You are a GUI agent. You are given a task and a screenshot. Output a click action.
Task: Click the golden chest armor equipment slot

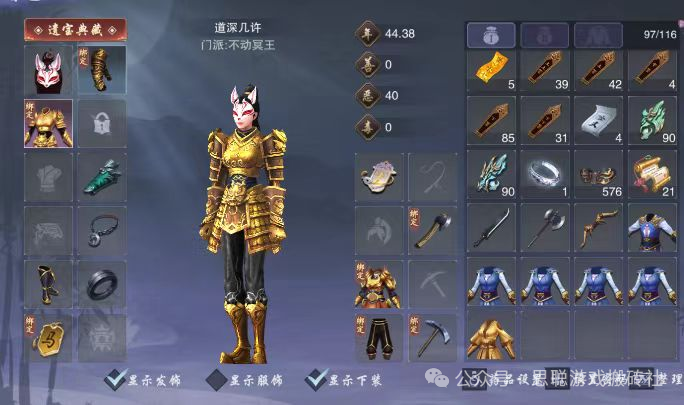coord(48,124)
